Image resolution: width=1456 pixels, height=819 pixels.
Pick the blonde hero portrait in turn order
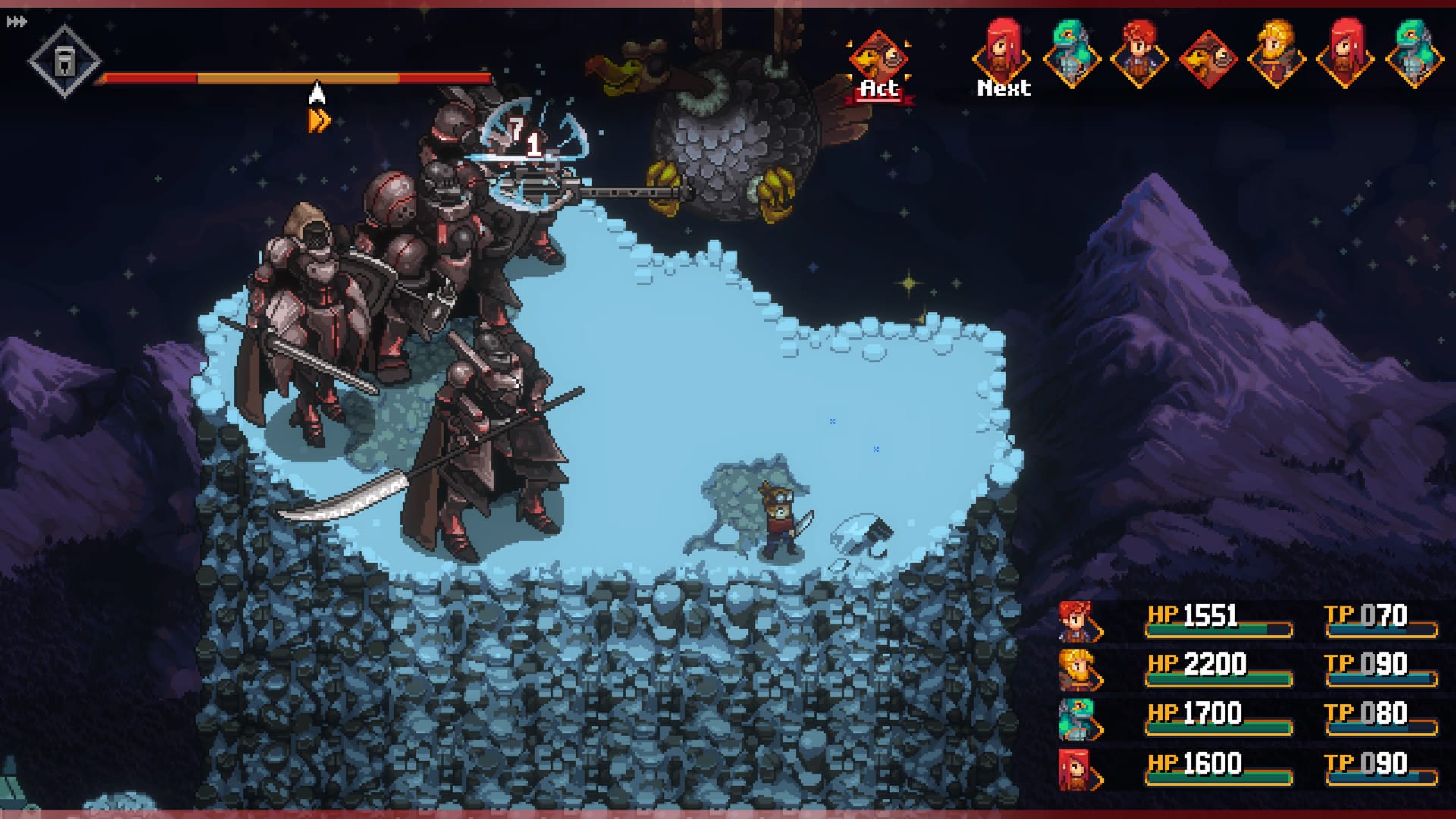[1276, 53]
